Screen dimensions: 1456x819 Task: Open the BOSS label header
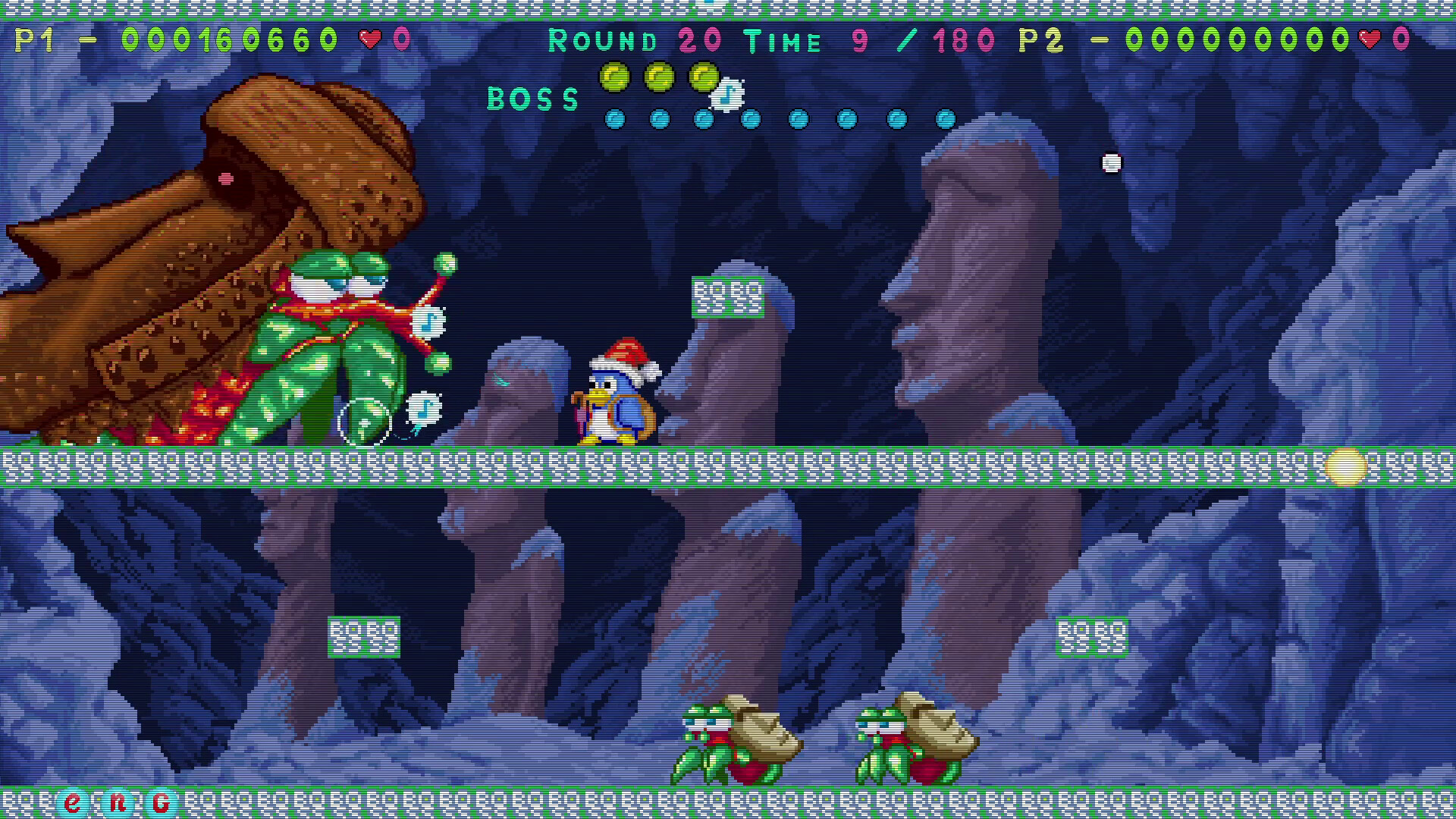coord(533,97)
